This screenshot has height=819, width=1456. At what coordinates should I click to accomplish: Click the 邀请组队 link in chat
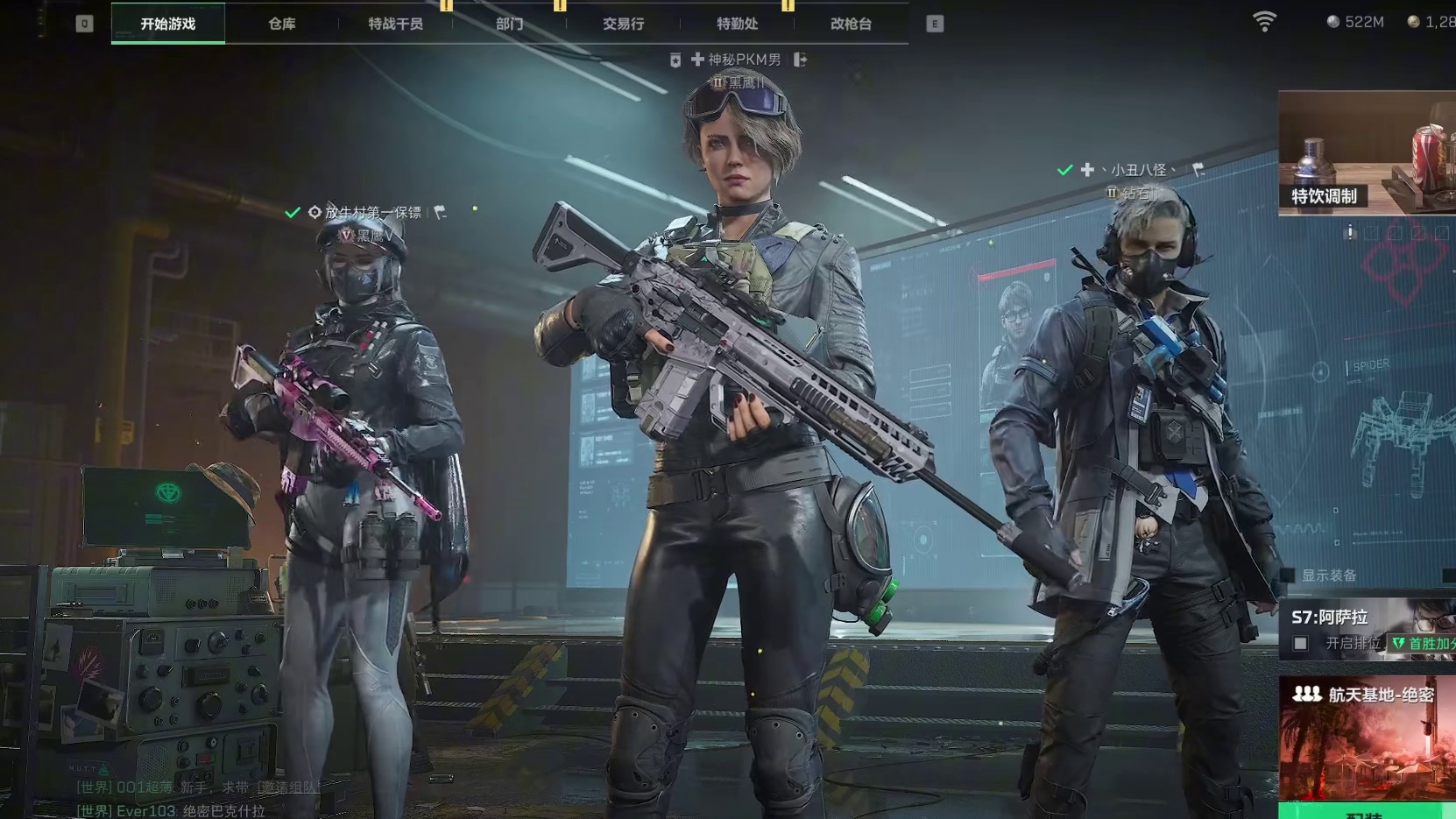pyautogui.click(x=289, y=787)
